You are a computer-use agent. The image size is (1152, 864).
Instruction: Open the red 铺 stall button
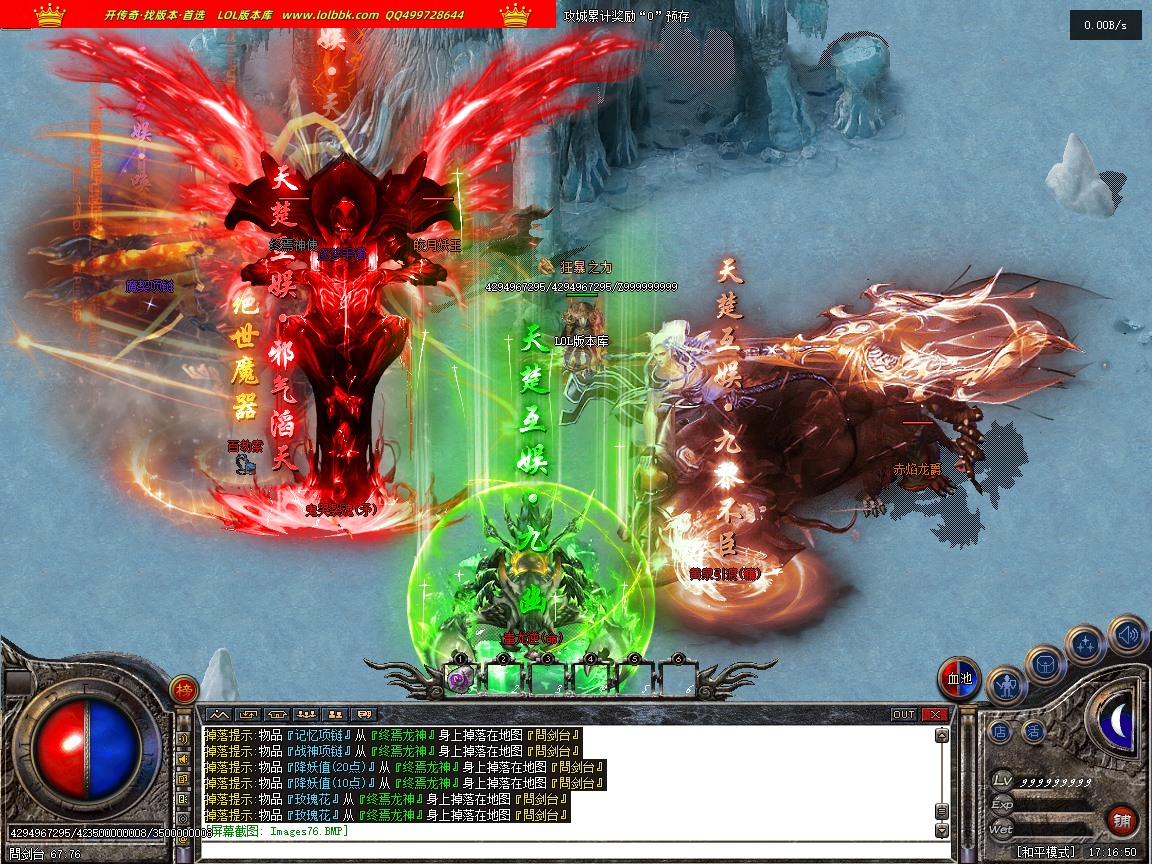1123,821
